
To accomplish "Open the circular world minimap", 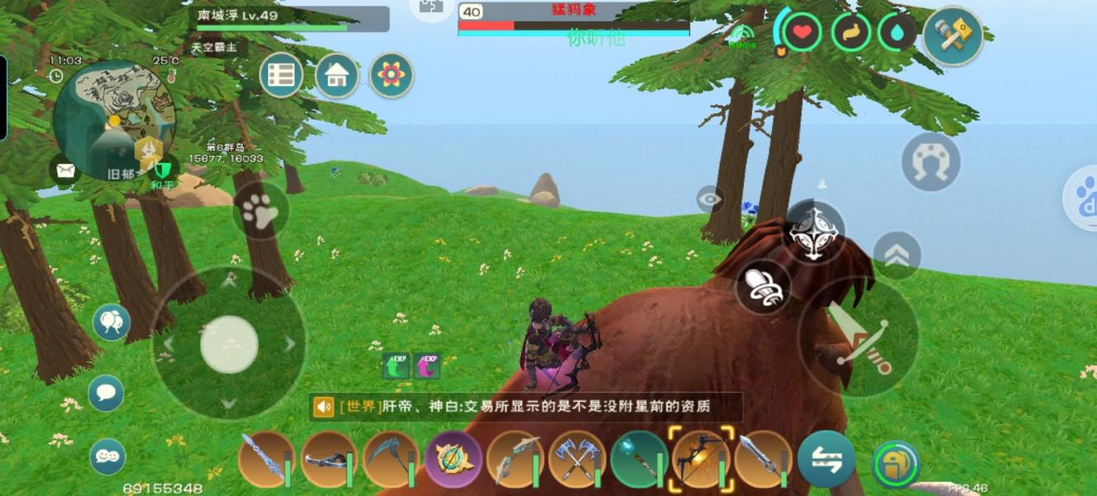I will pos(112,119).
